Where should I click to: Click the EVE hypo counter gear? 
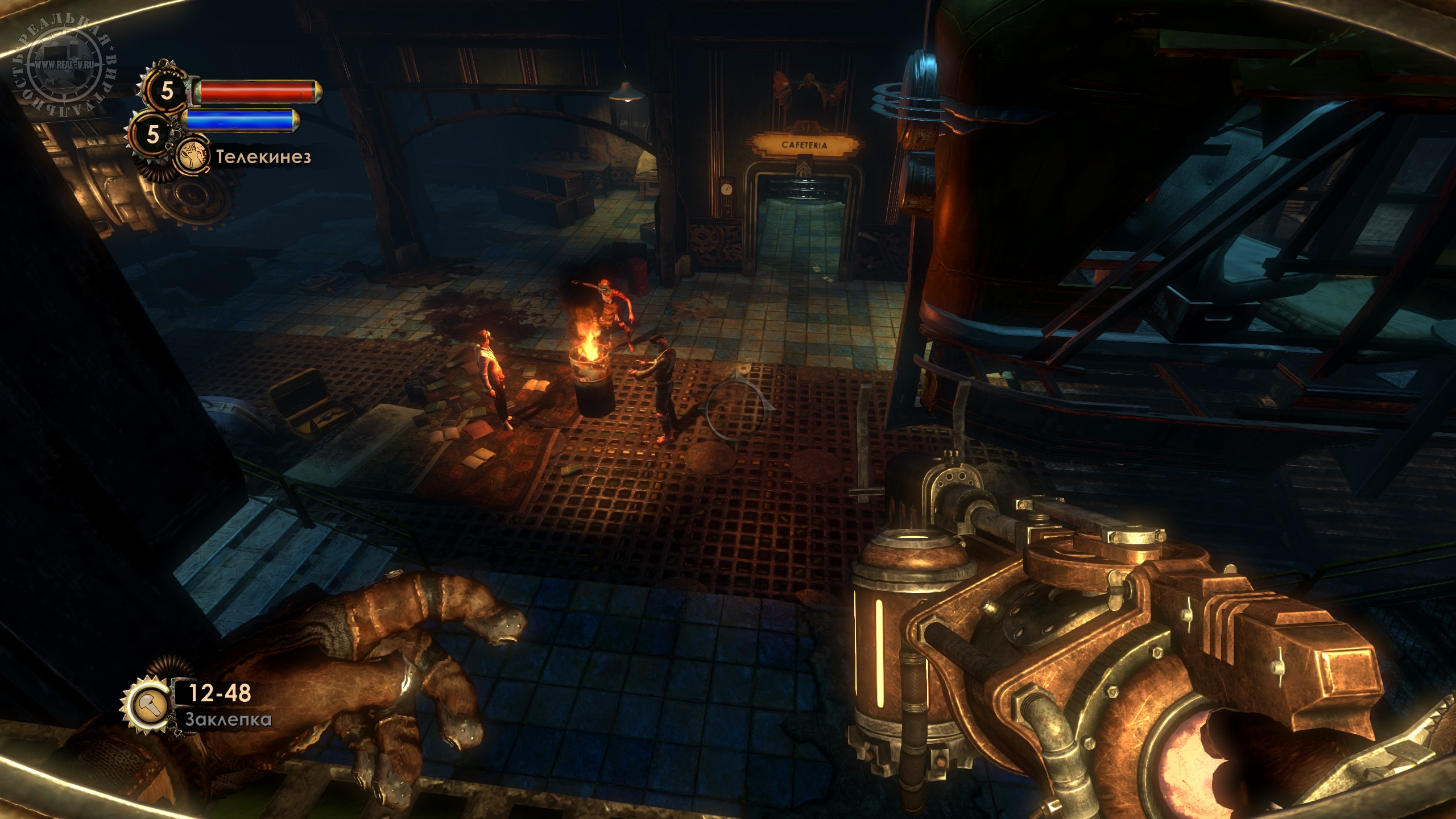click(x=152, y=134)
